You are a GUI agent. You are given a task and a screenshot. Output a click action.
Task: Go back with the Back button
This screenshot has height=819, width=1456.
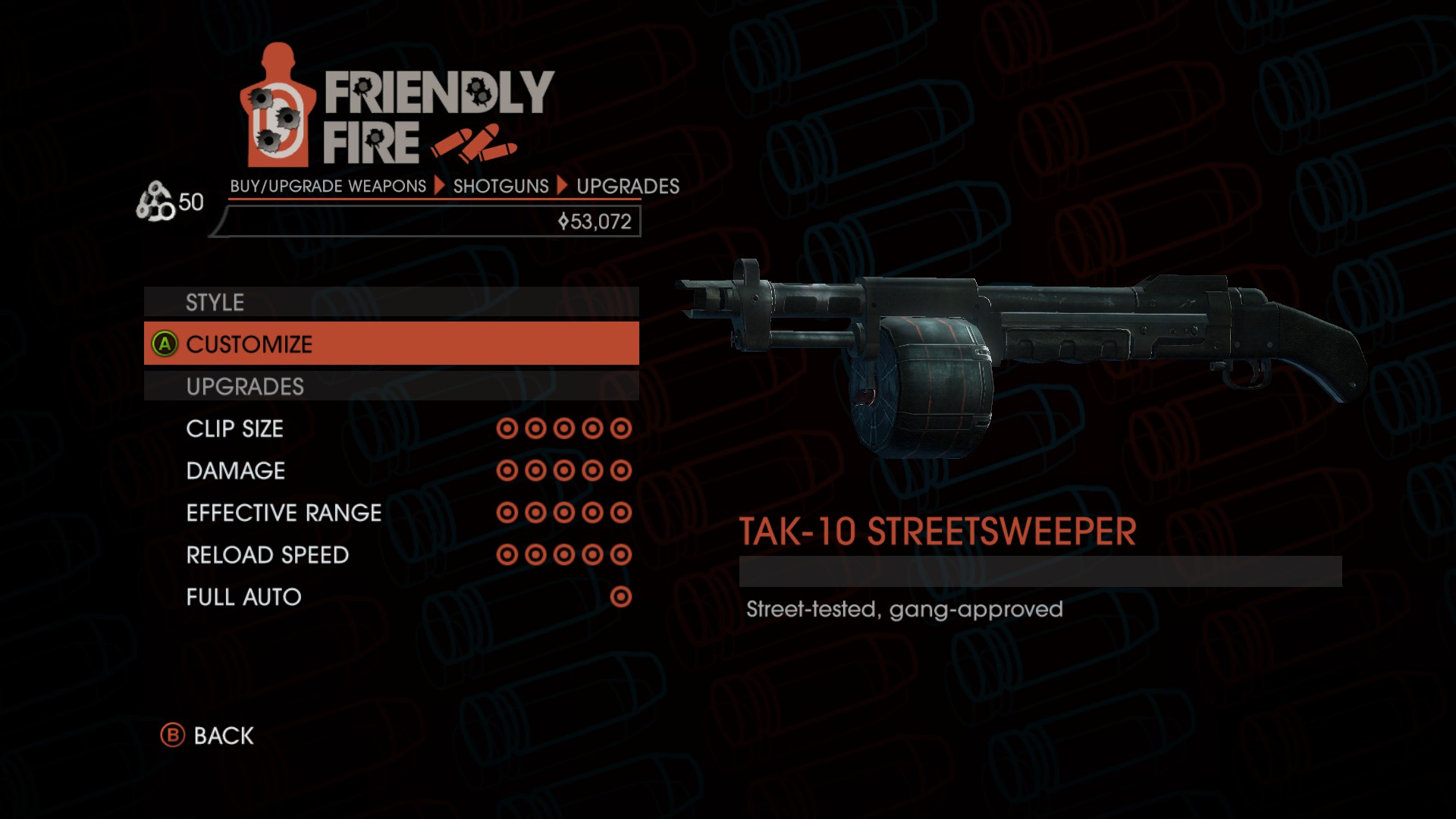[x=209, y=736]
